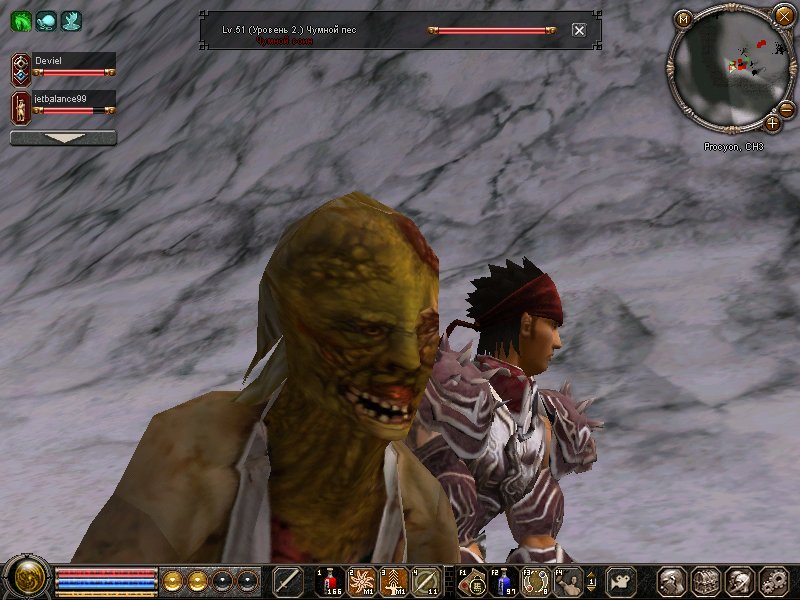Screen dimensions: 800x600
Task: Open the gear settings button
Action: [773, 581]
